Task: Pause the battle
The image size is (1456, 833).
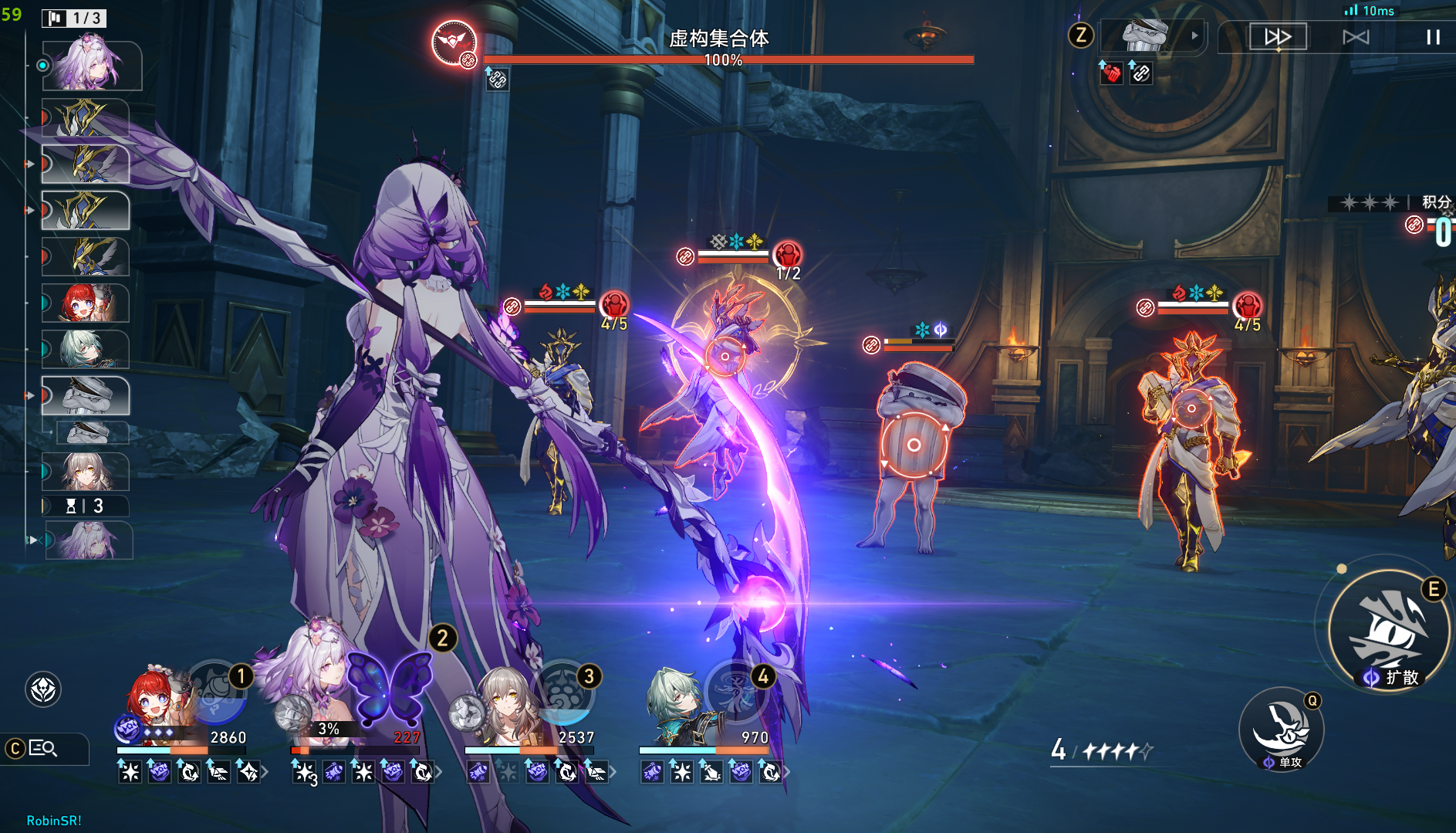Action: [x=1433, y=37]
